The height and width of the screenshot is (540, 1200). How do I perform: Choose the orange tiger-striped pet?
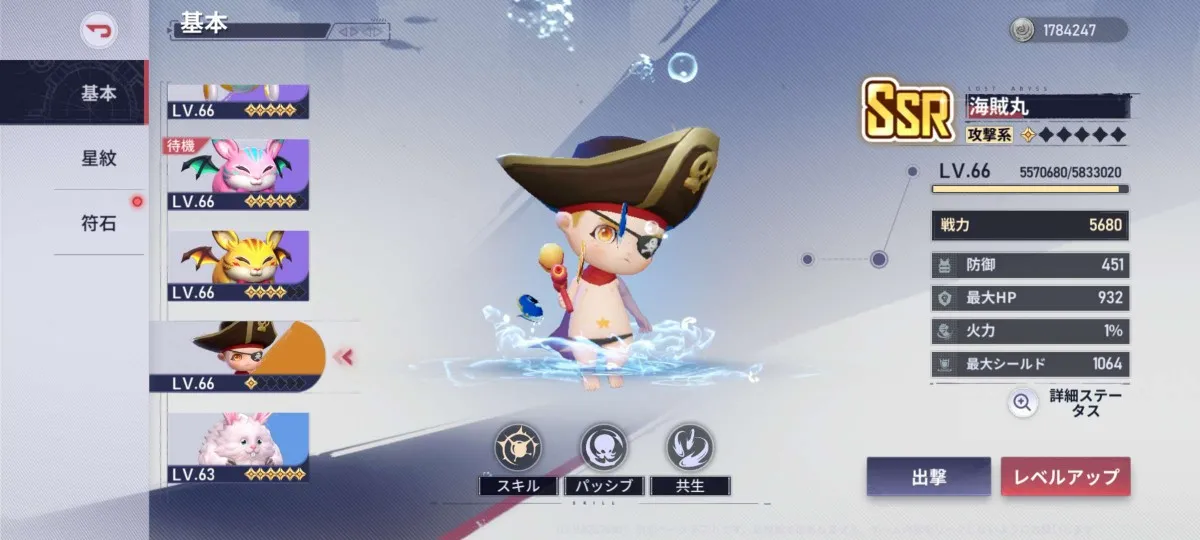tap(238, 266)
